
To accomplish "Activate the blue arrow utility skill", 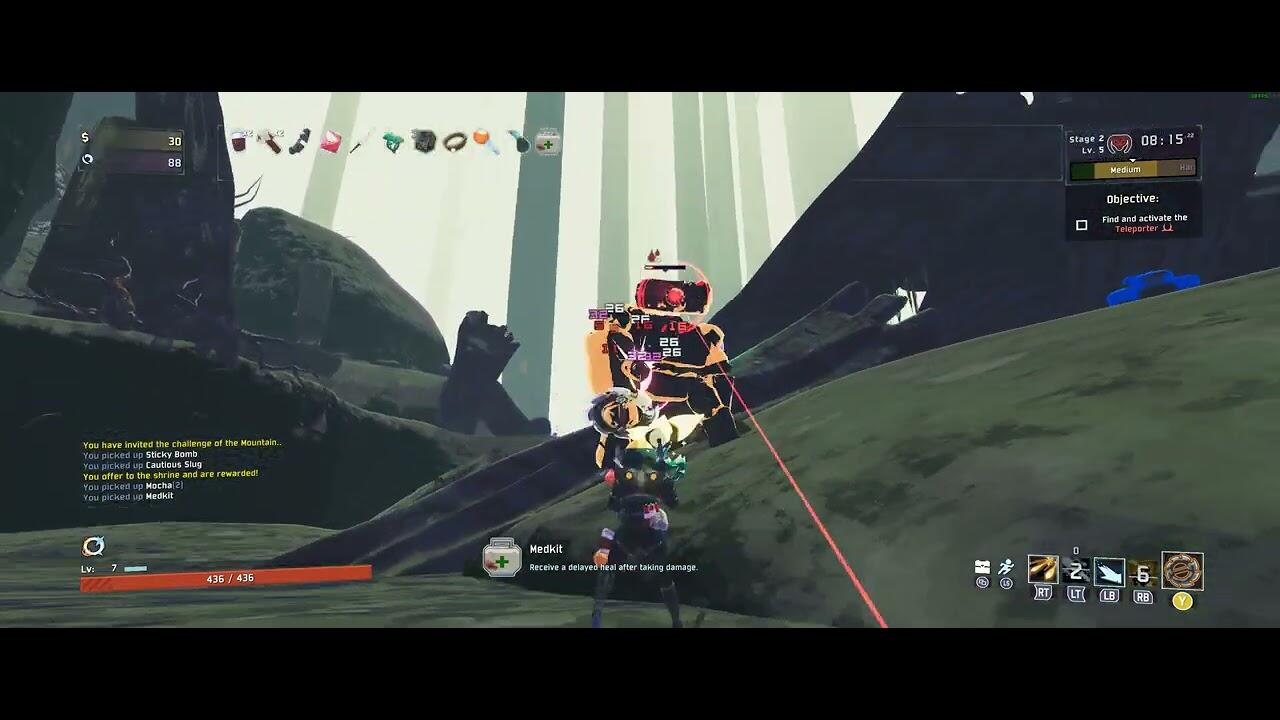I will pyautogui.click(x=1109, y=572).
